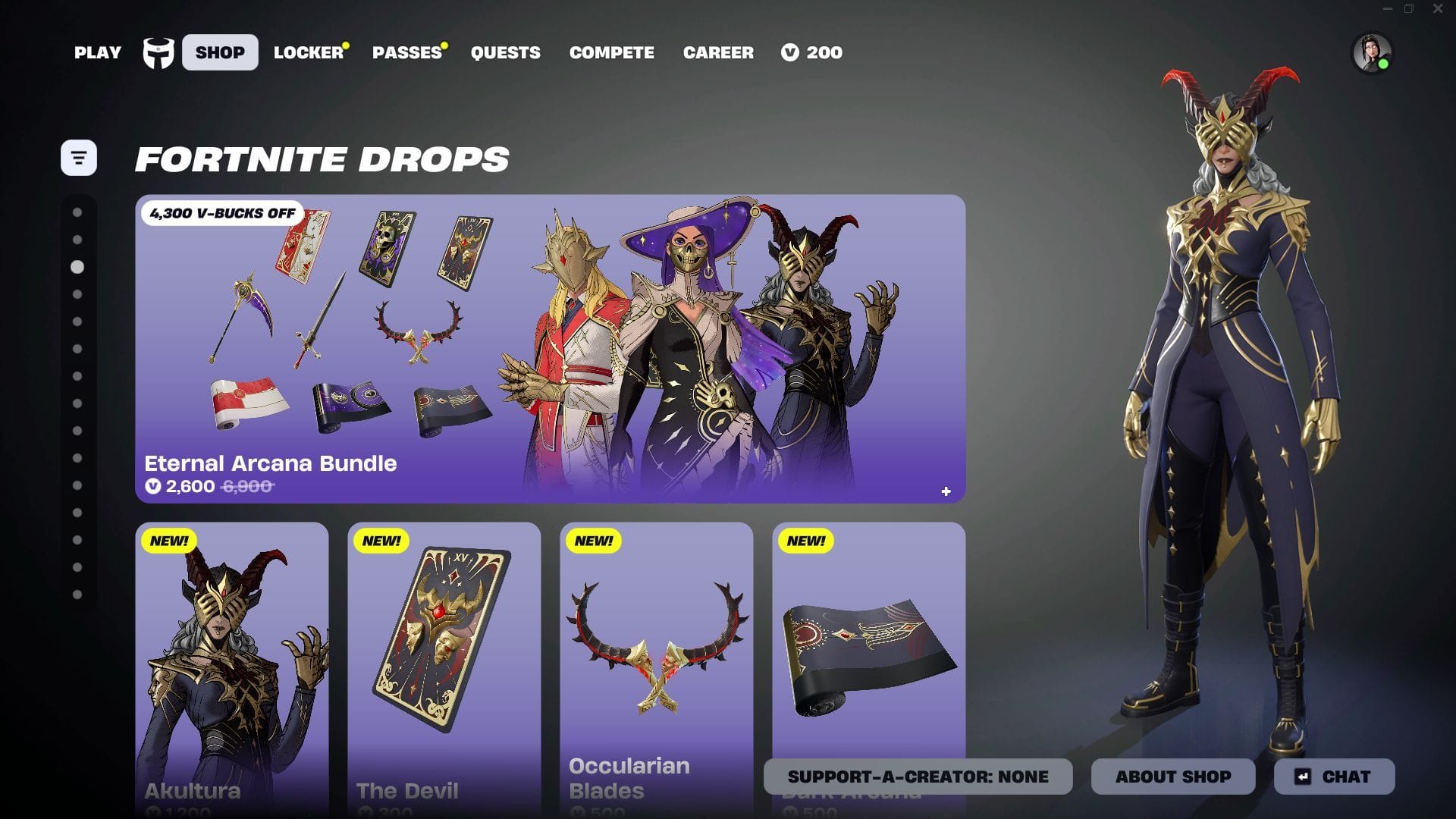Open the V-Bucks balance of 200
The image size is (1456, 819).
[x=812, y=52]
